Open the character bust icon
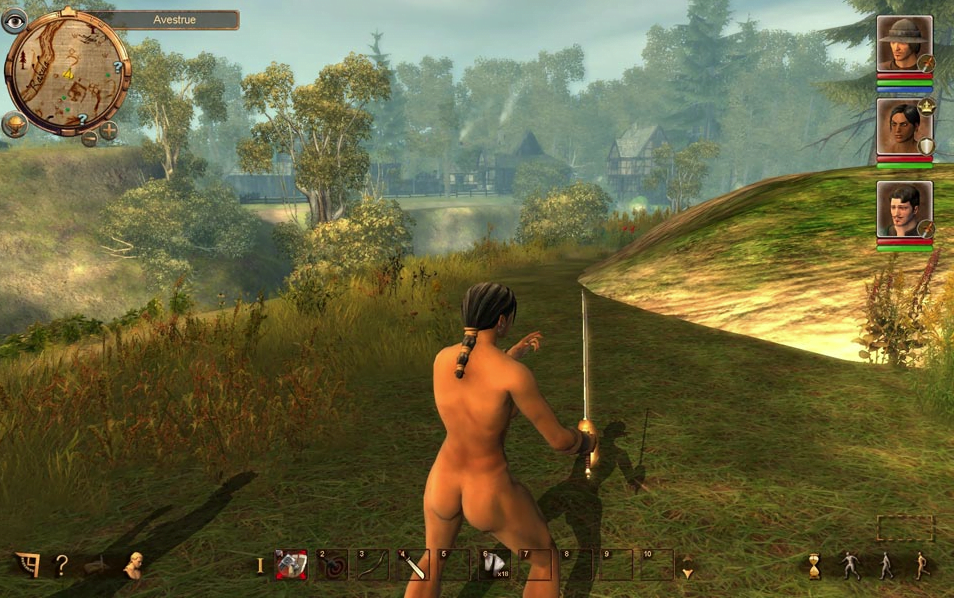 [x=132, y=565]
